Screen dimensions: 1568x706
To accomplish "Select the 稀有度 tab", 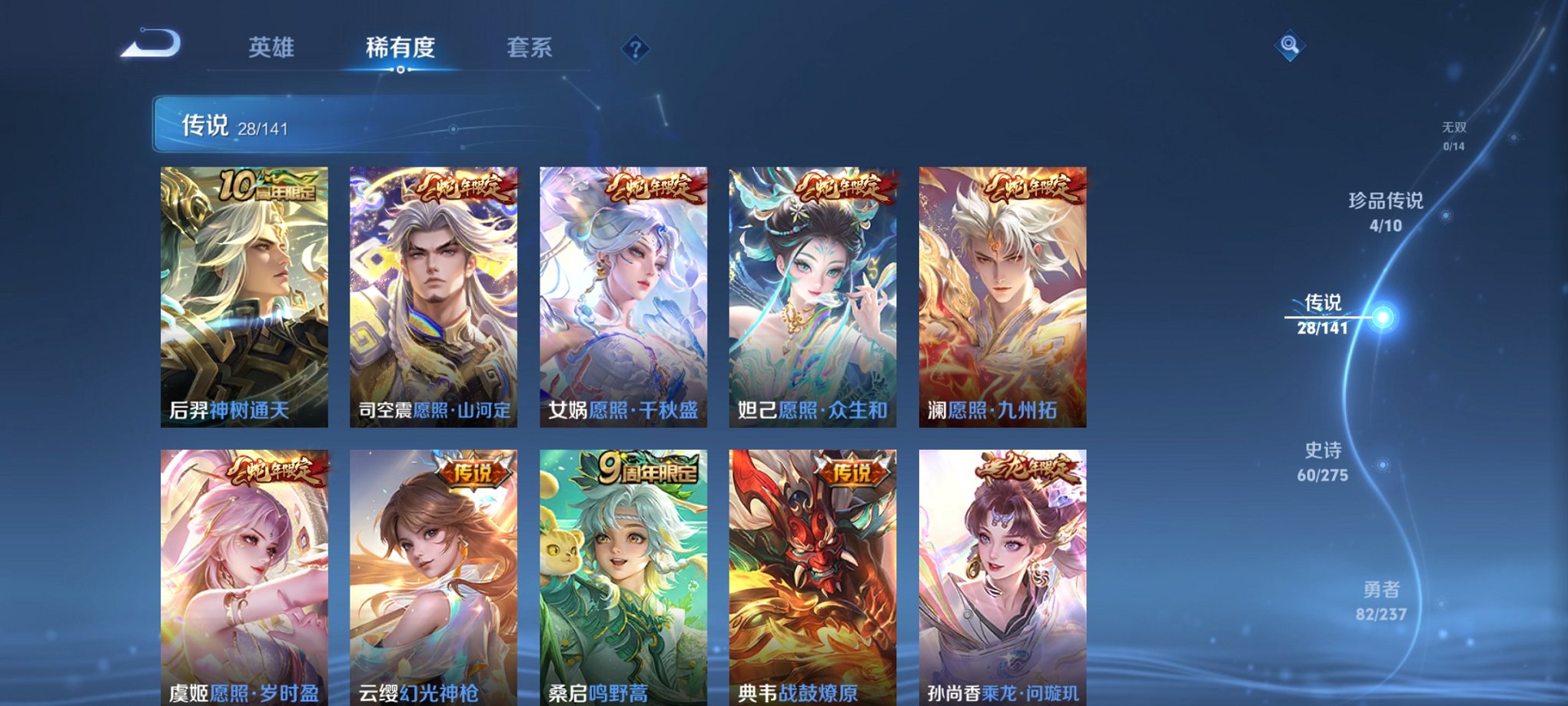I will pos(398,46).
